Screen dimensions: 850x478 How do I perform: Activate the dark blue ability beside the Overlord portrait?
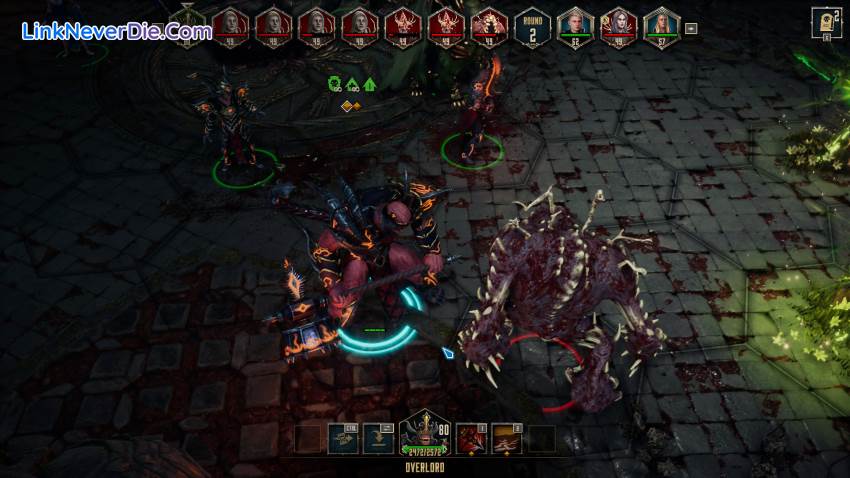click(x=379, y=439)
